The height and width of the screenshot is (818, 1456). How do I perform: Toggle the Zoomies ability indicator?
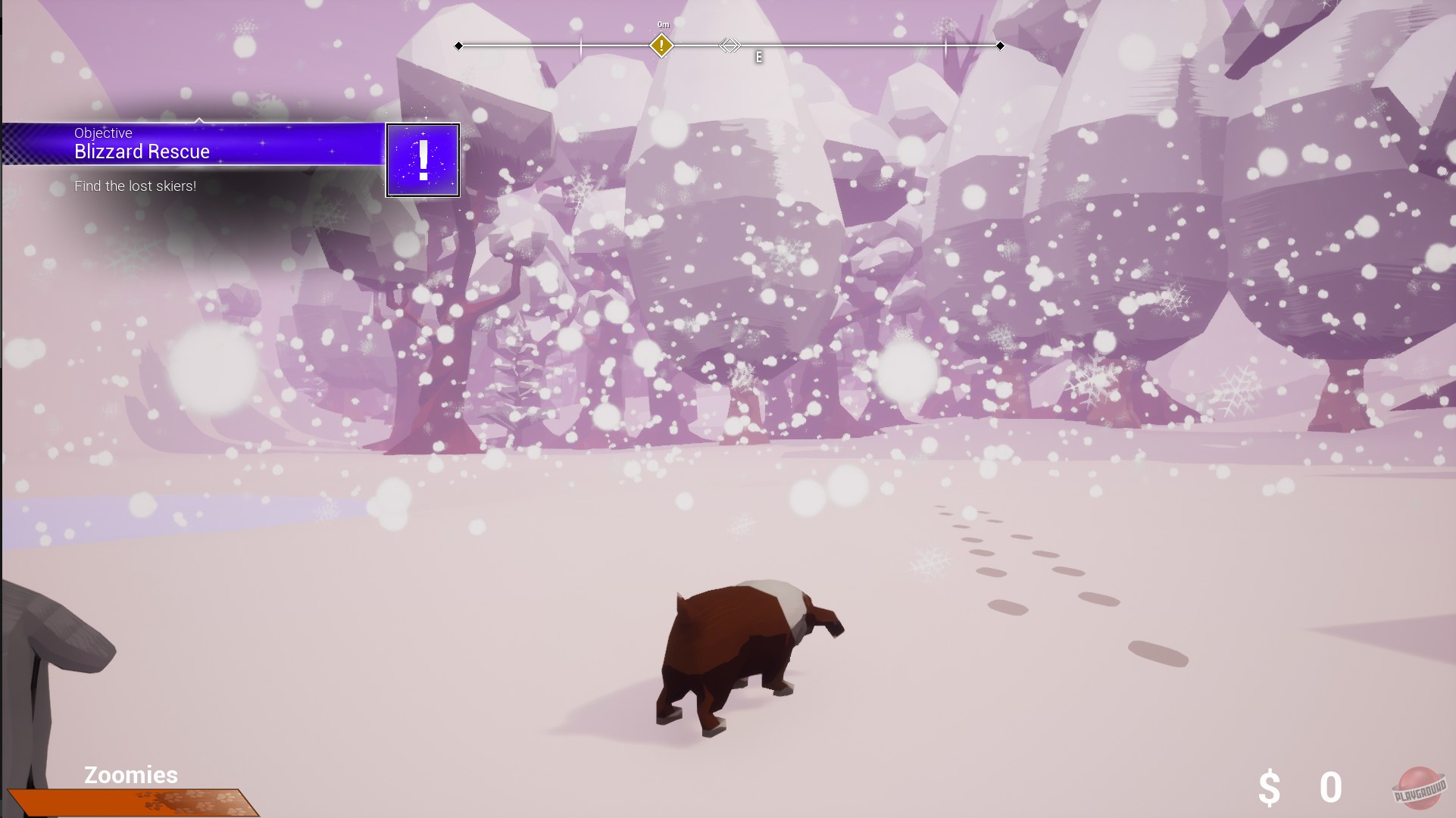pos(130,775)
